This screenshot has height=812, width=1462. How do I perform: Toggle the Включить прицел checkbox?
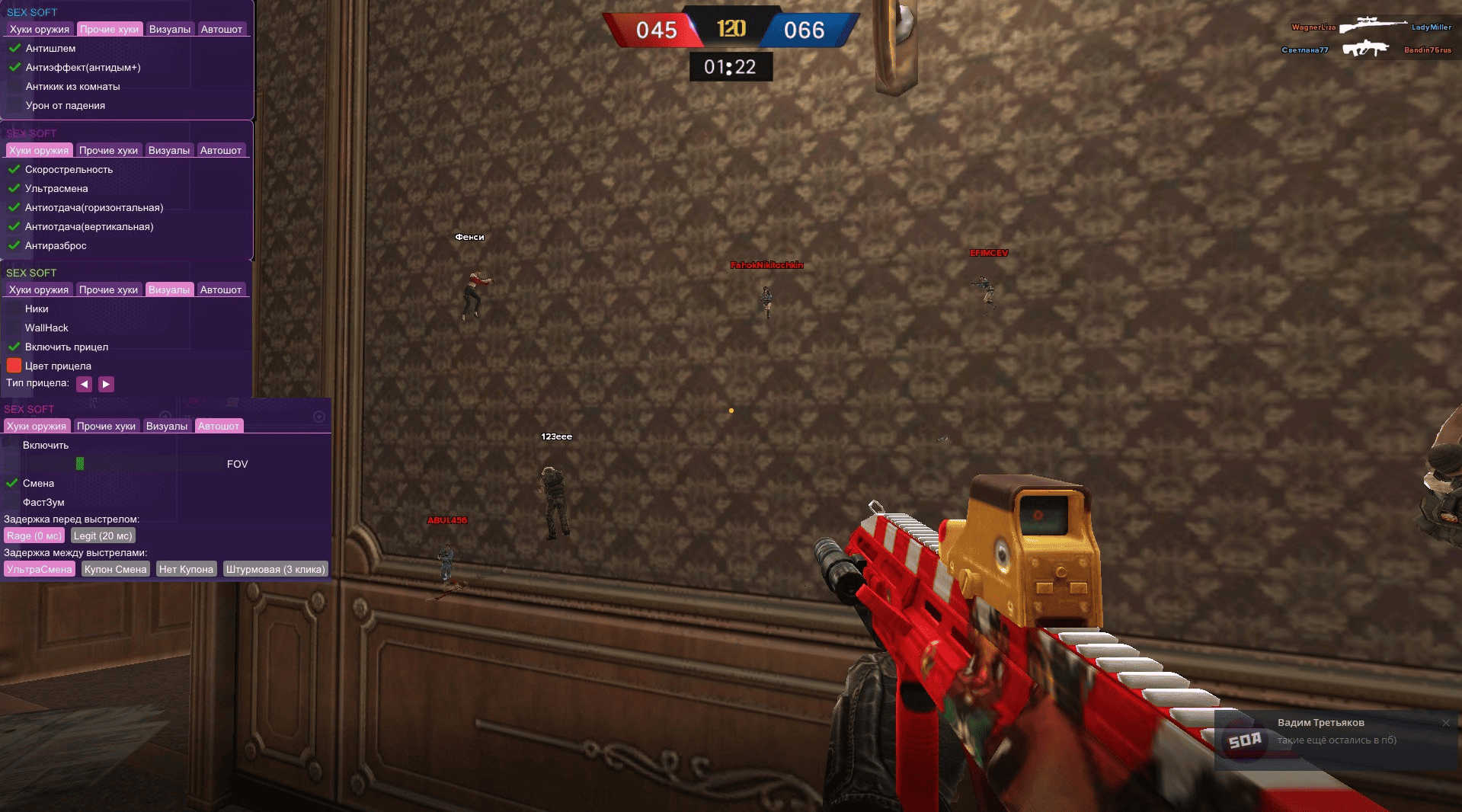[x=14, y=347]
